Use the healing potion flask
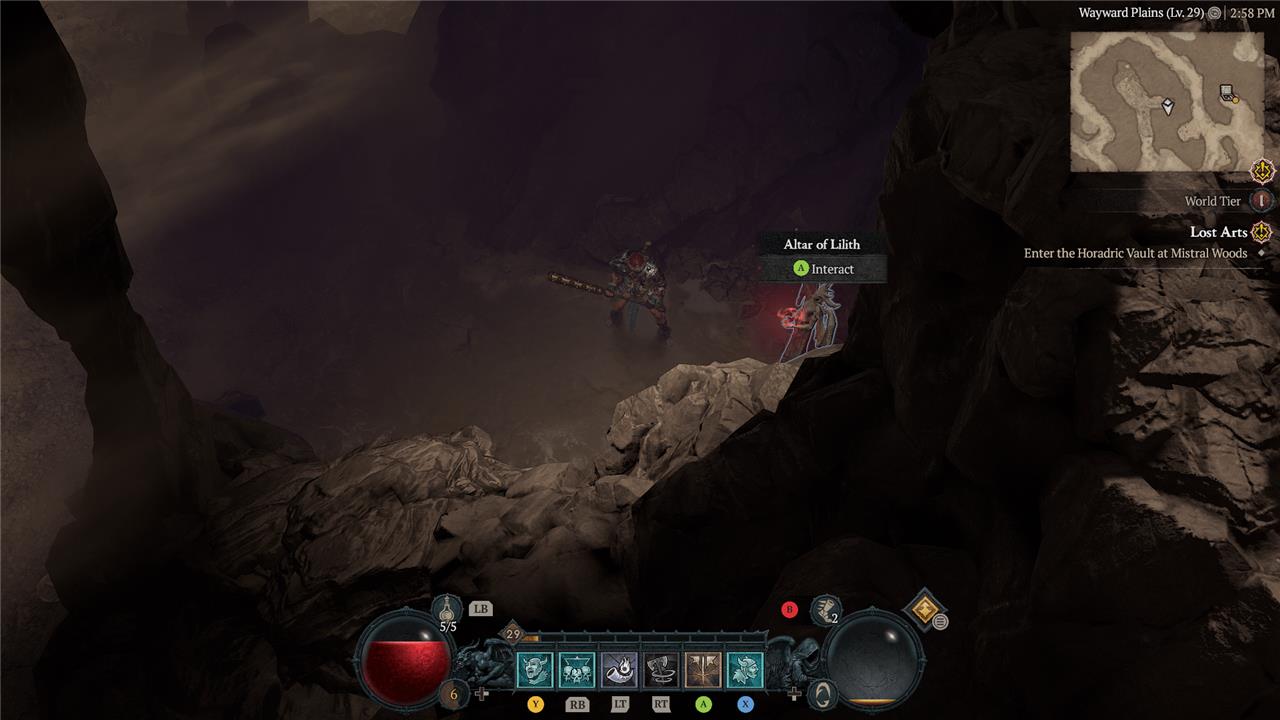 pos(447,608)
